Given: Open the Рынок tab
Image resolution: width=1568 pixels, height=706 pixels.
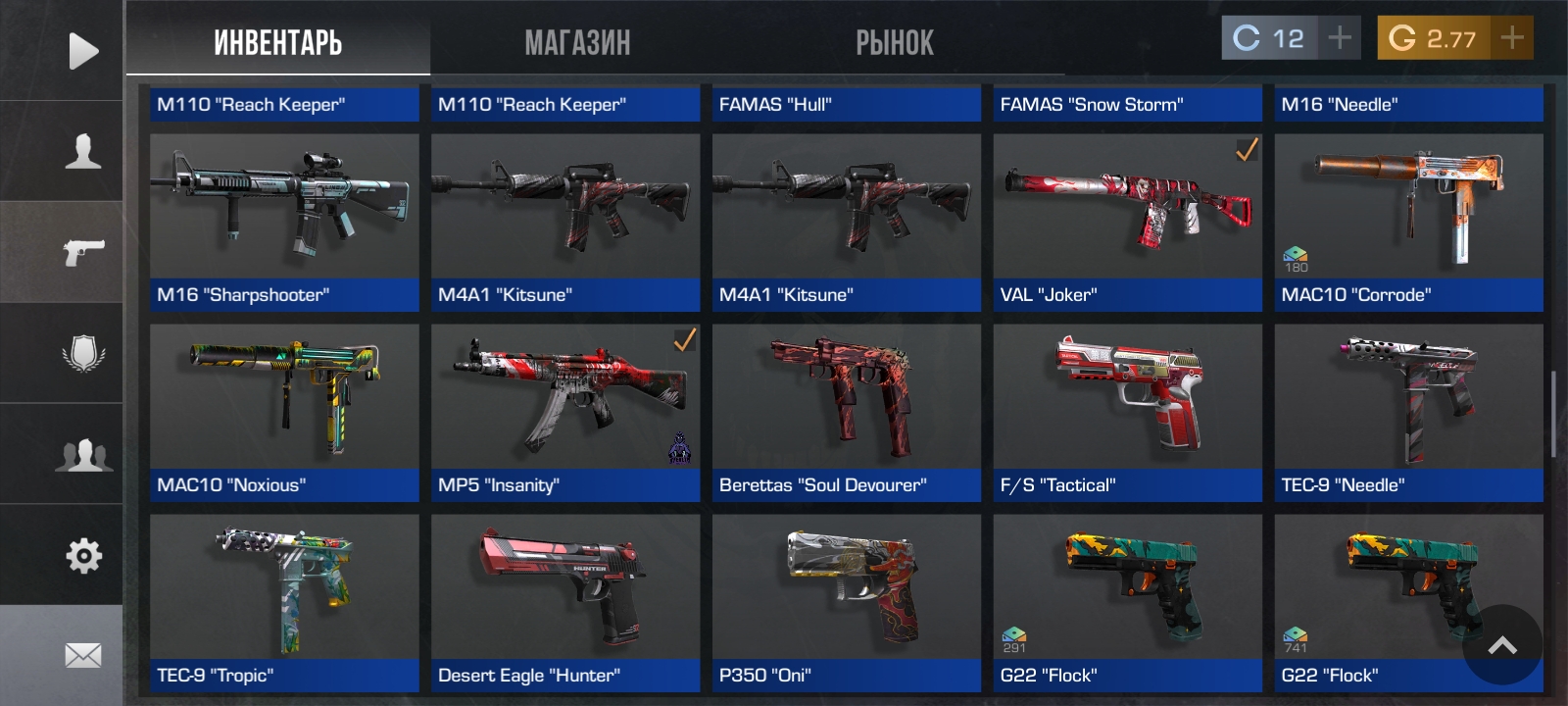Looking at the screenshot, I should point(894,42).
